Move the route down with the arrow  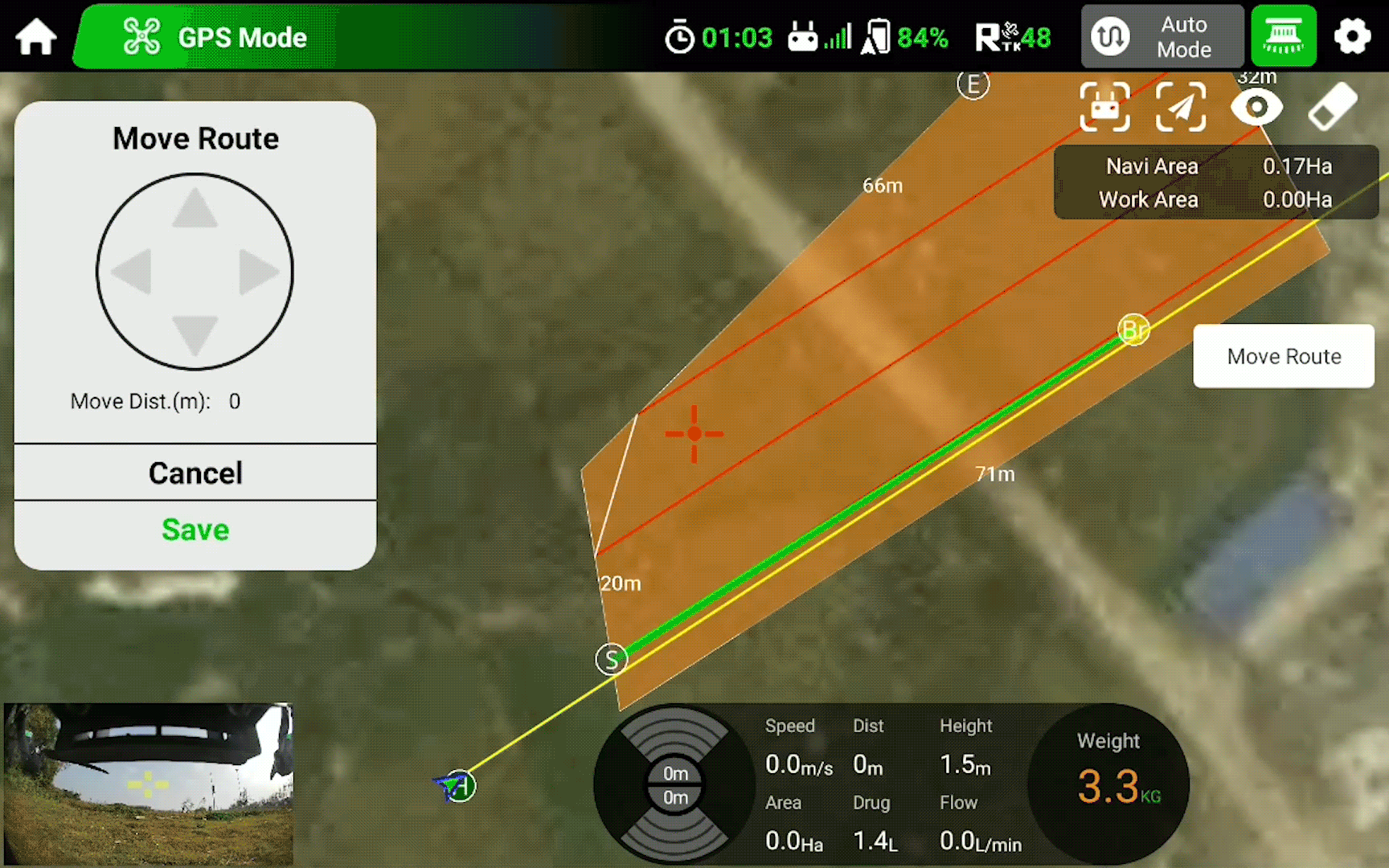tap(195, 334)
